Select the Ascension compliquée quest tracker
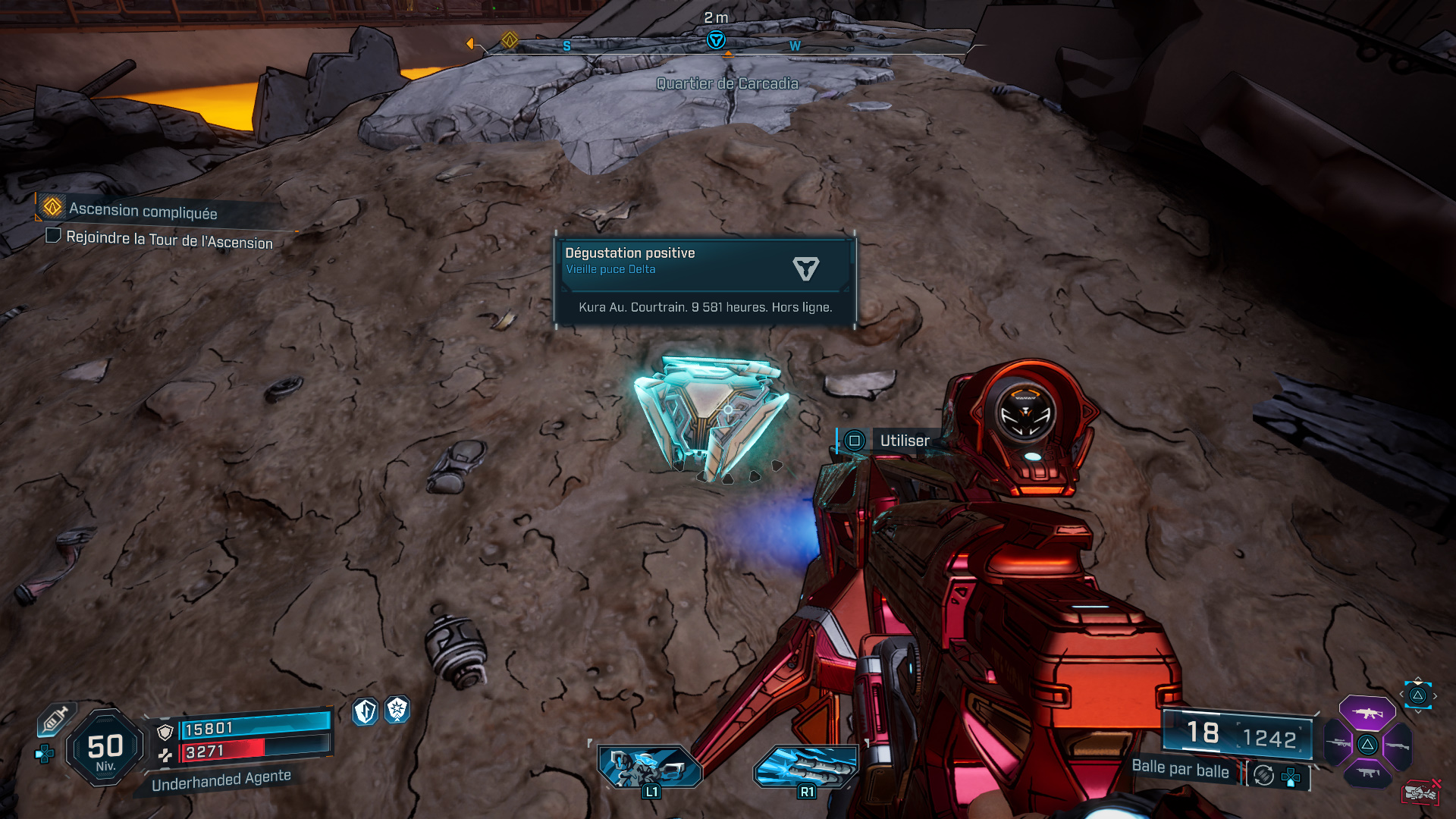Screen dimensions: 1456x819 143,210
